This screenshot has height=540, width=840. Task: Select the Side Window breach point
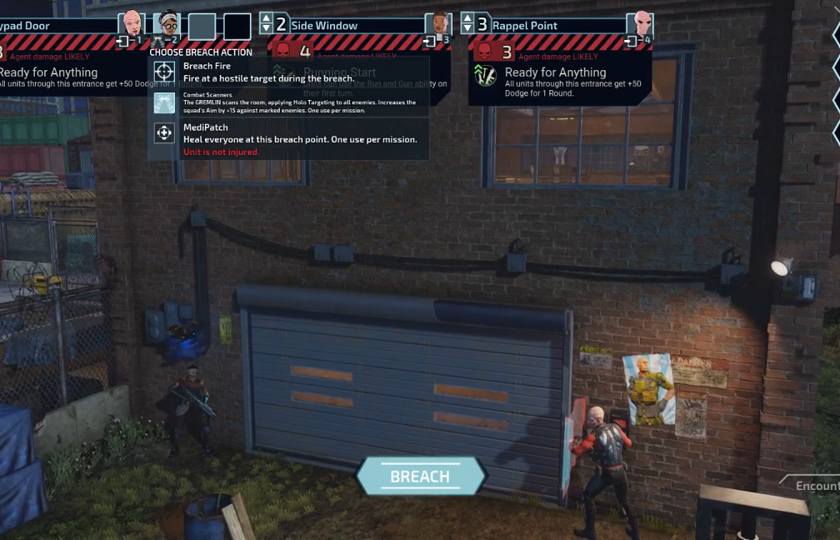point(324,25)
